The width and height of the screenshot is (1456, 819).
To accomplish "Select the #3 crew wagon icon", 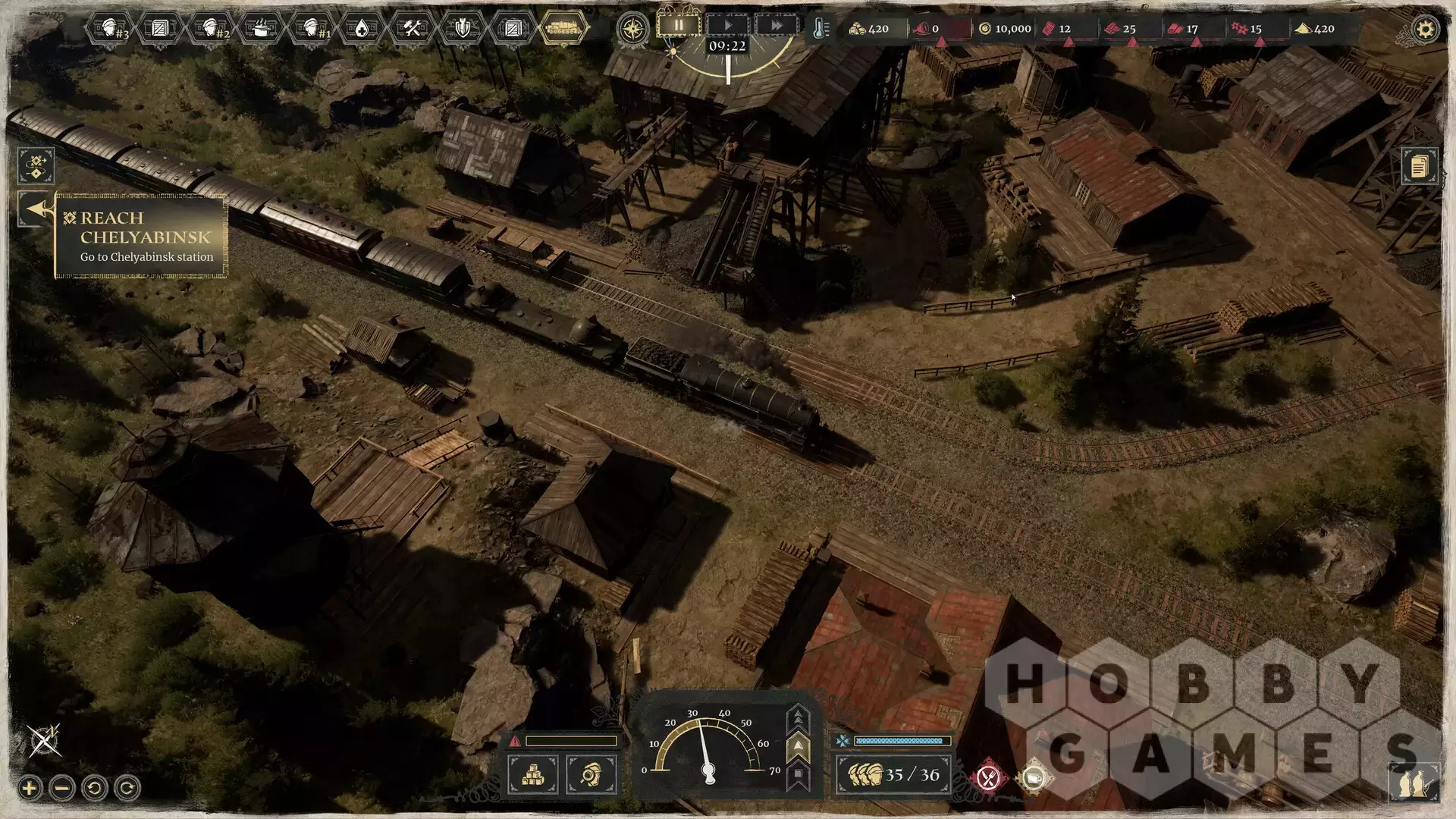I will (110, 29).
